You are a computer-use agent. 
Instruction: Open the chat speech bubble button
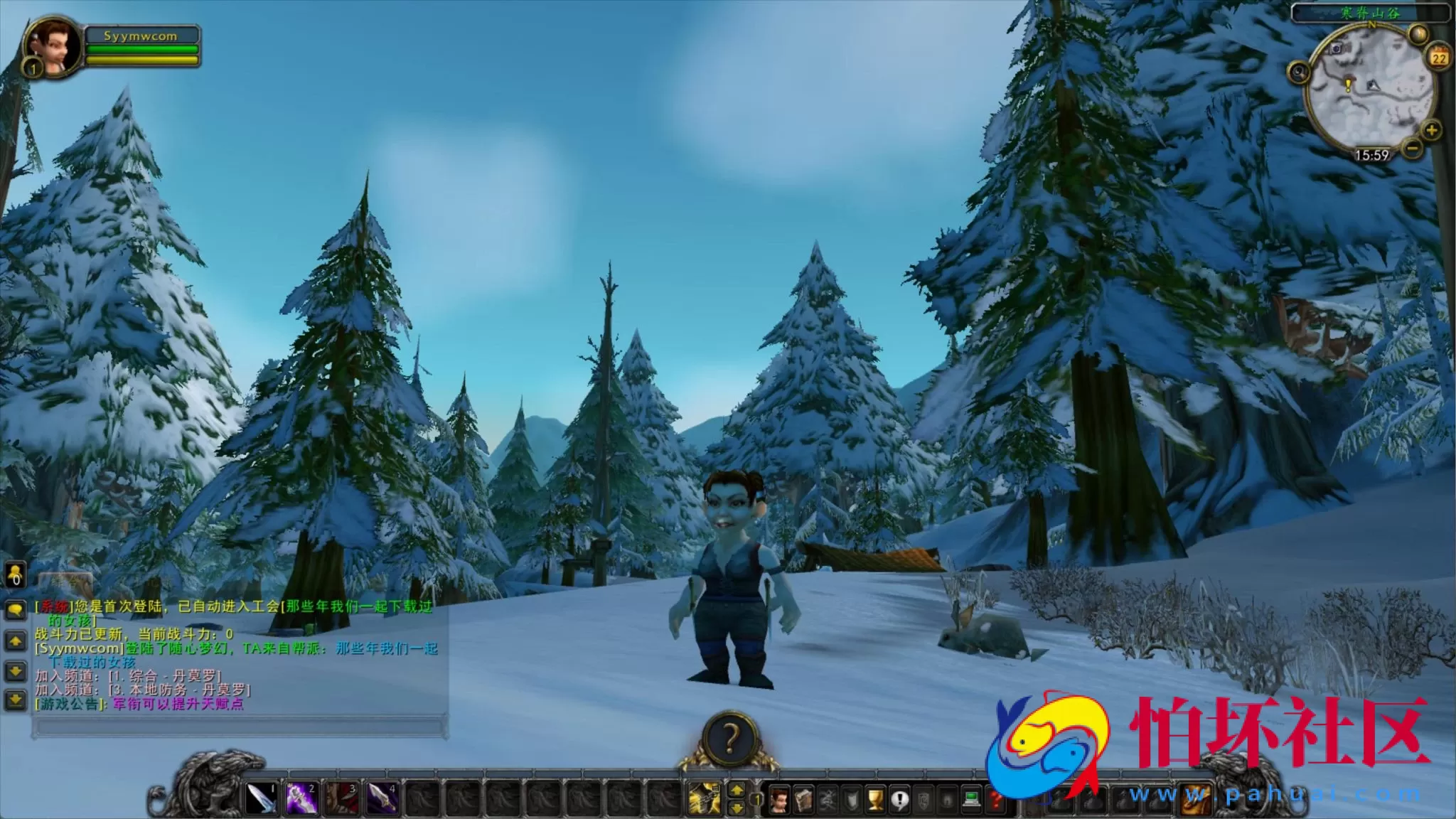15,610
